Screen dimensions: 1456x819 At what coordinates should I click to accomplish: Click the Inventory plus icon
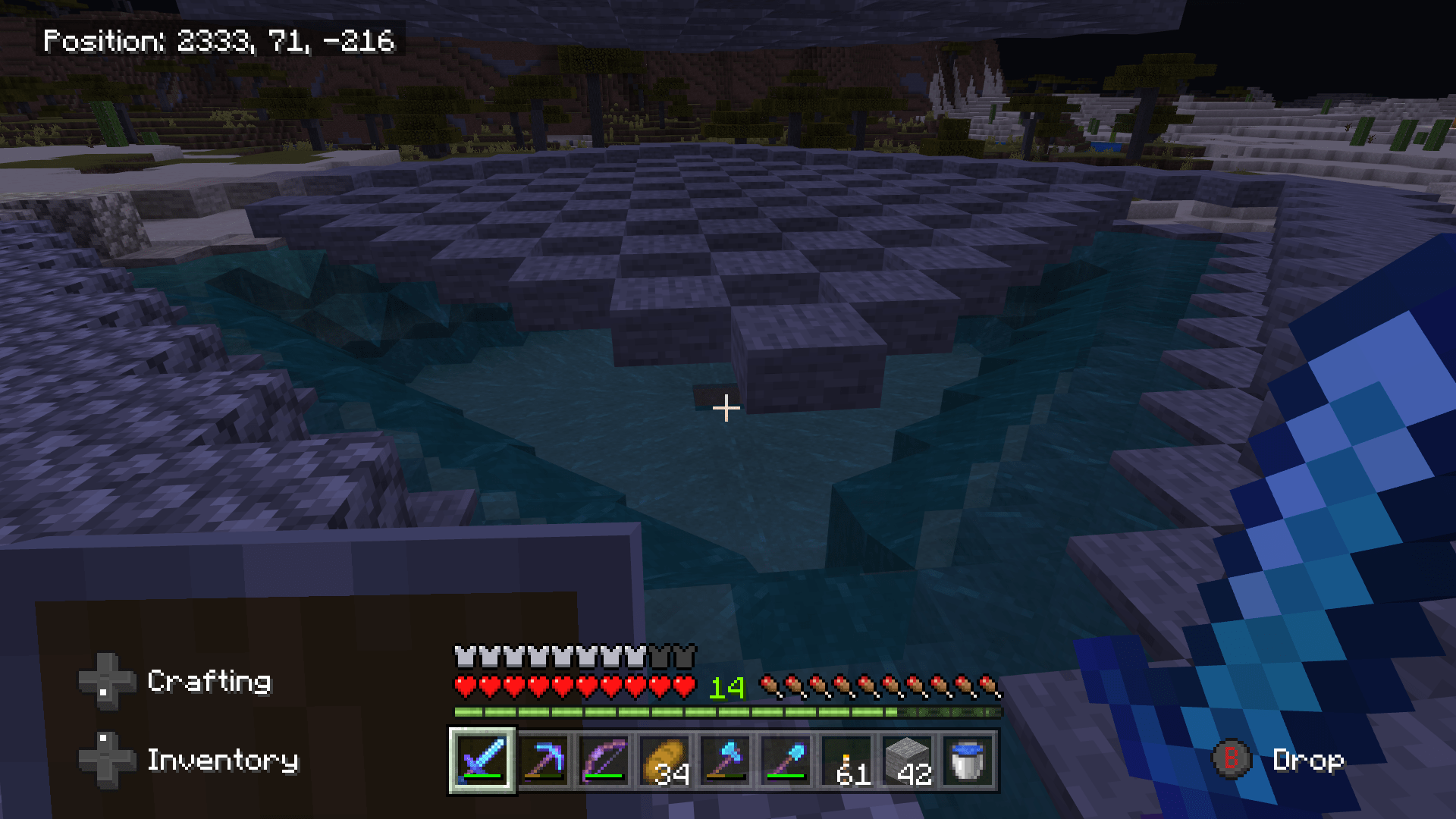pyautogui.click(x=106, y=760)
